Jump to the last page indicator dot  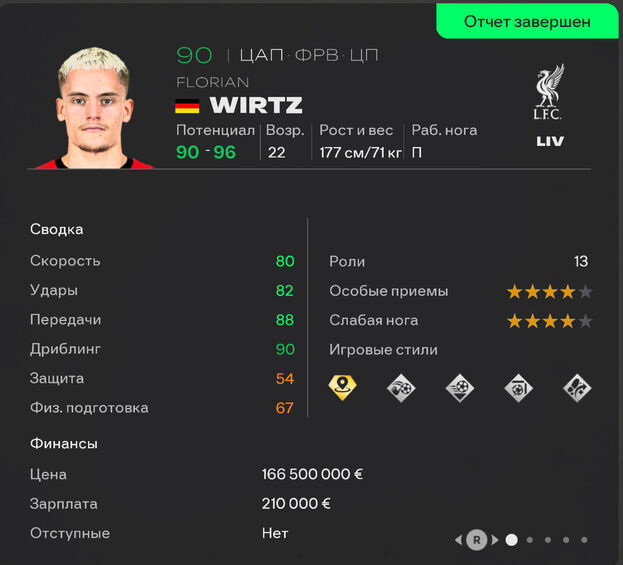pos(584,540)
